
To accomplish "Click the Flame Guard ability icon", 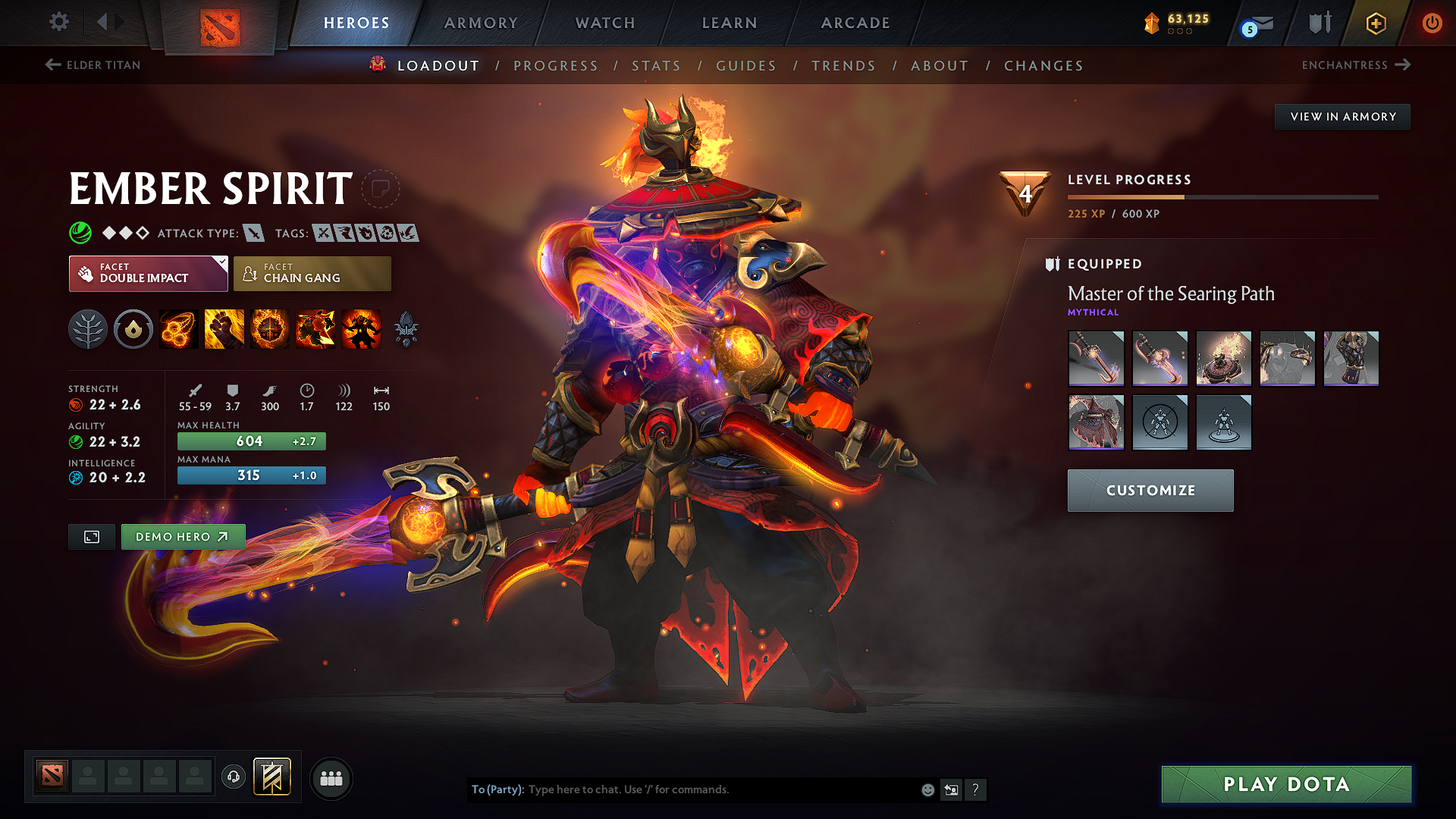I will coord(269,329).
